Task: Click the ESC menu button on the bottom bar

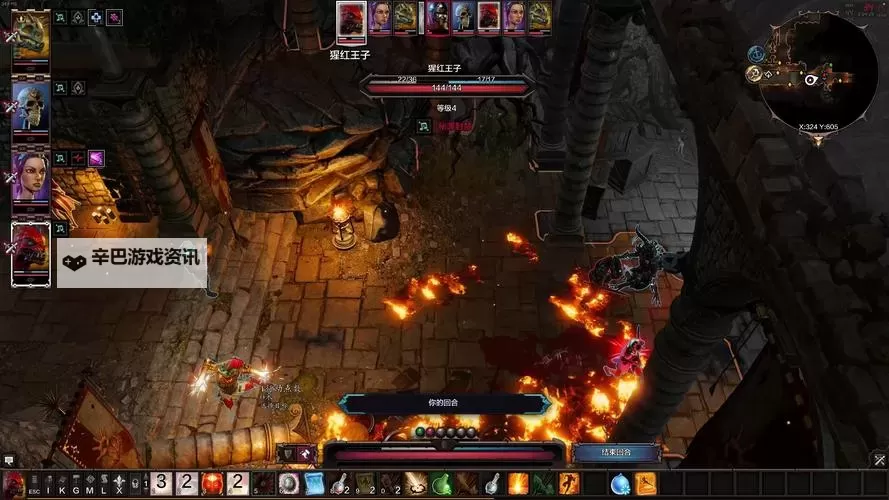Action: 34,491
